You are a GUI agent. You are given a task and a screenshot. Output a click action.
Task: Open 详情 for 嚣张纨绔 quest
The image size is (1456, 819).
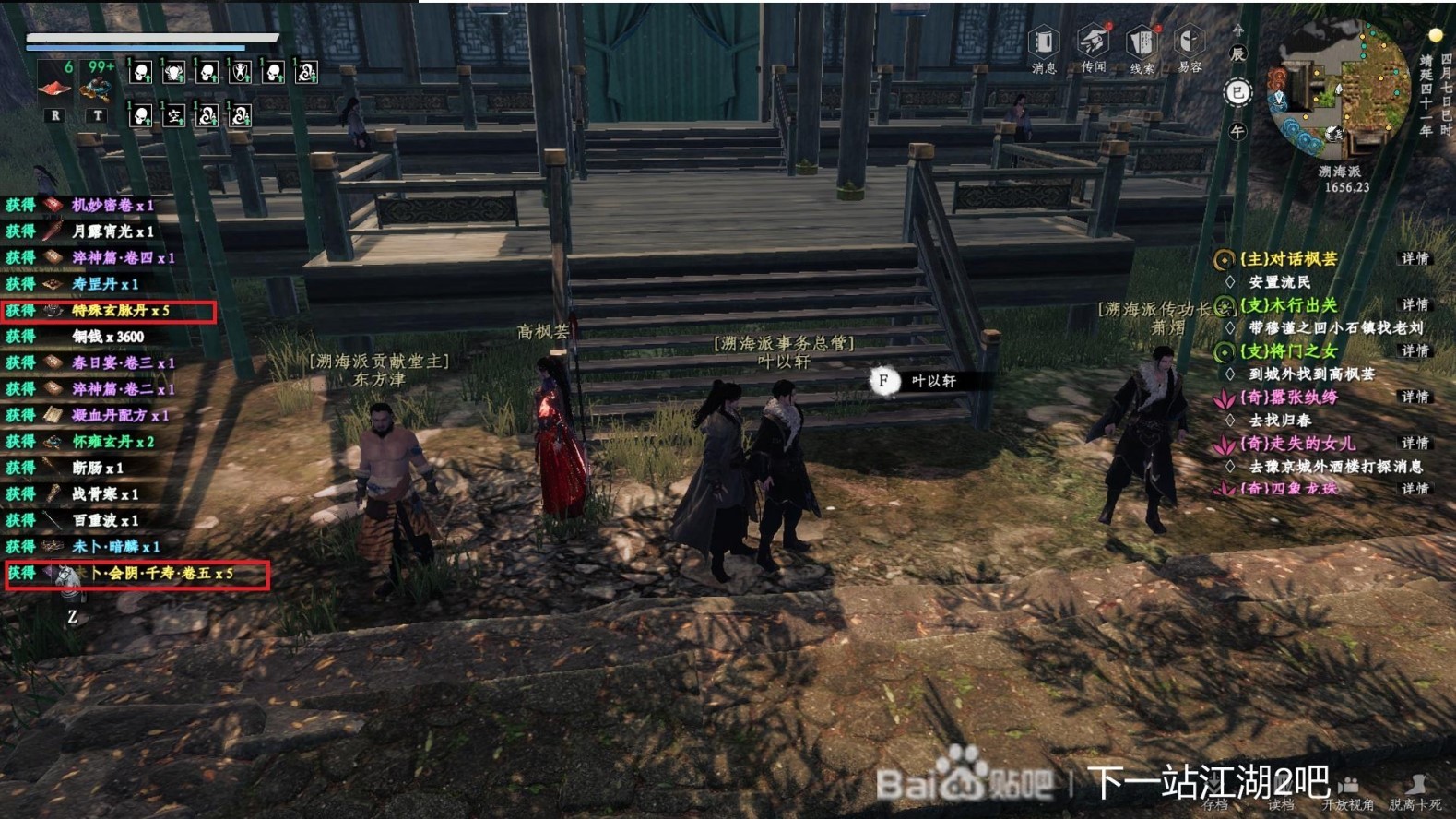[1415, 397]
